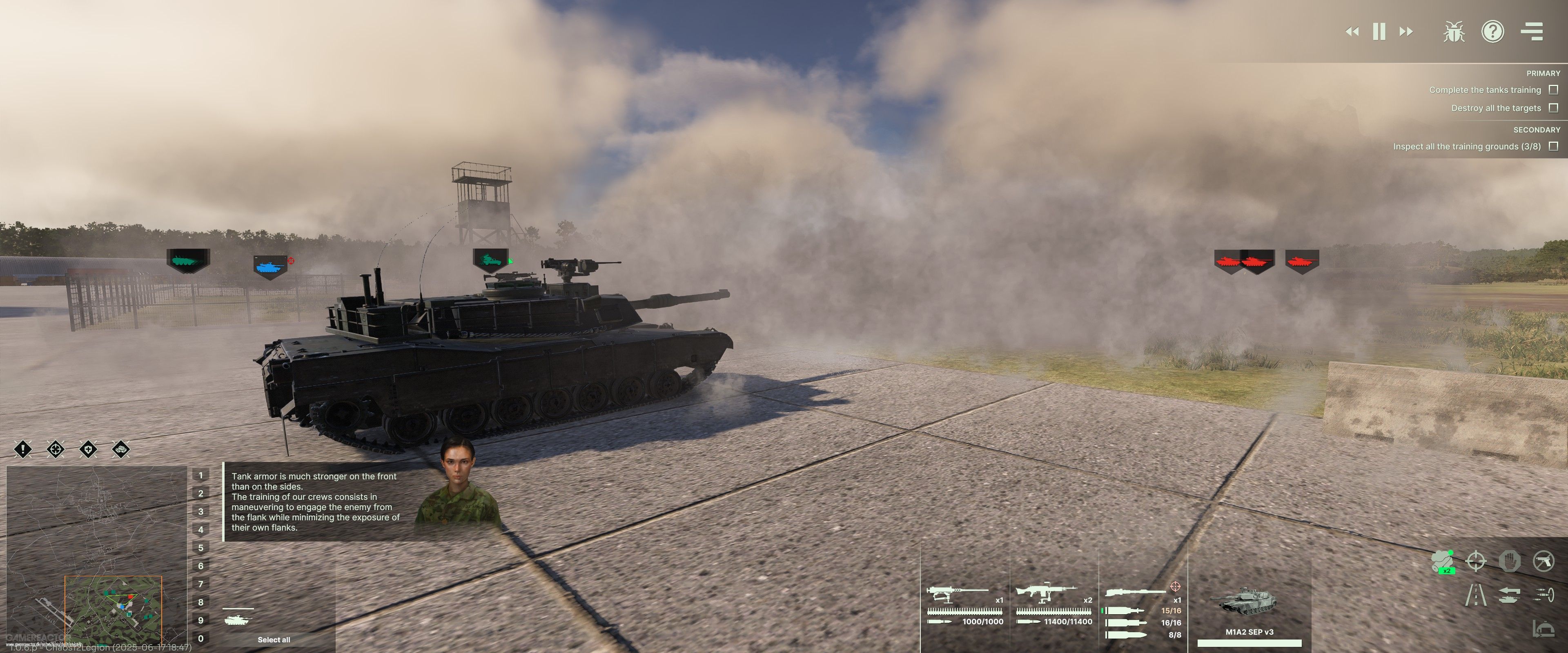Activate the crosshair attack order
Screen dimensions: 1568x653
[1476, 561]
